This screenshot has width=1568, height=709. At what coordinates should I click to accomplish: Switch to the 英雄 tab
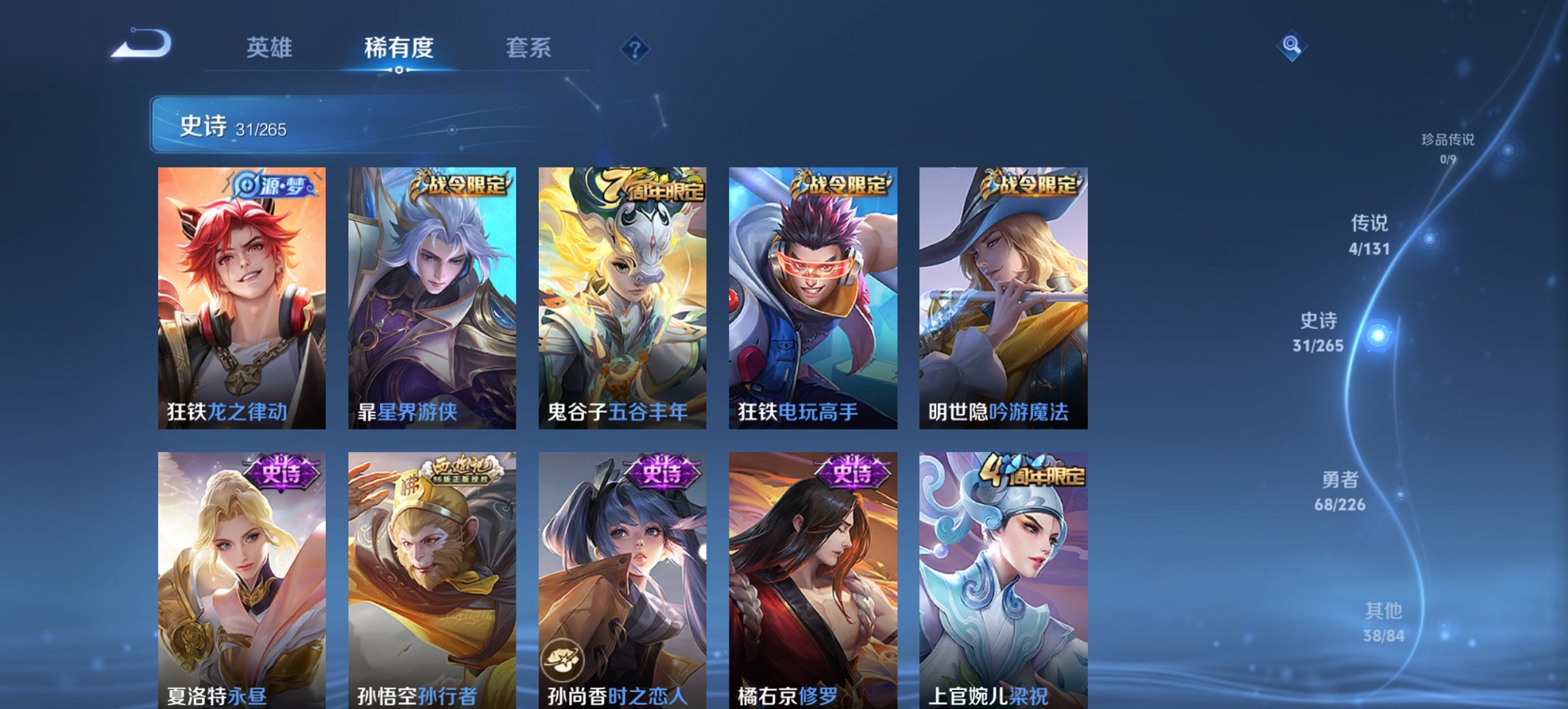271,48
